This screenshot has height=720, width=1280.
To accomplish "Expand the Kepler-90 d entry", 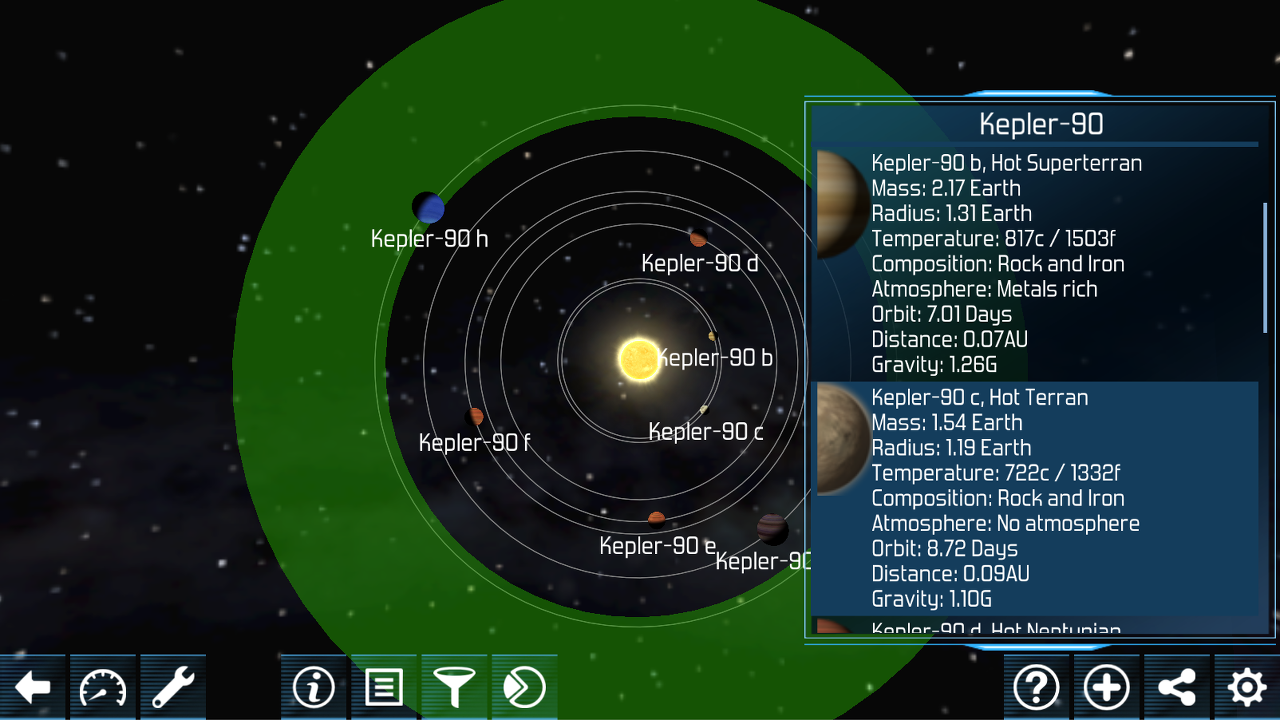I will (x=1000, y=629).
